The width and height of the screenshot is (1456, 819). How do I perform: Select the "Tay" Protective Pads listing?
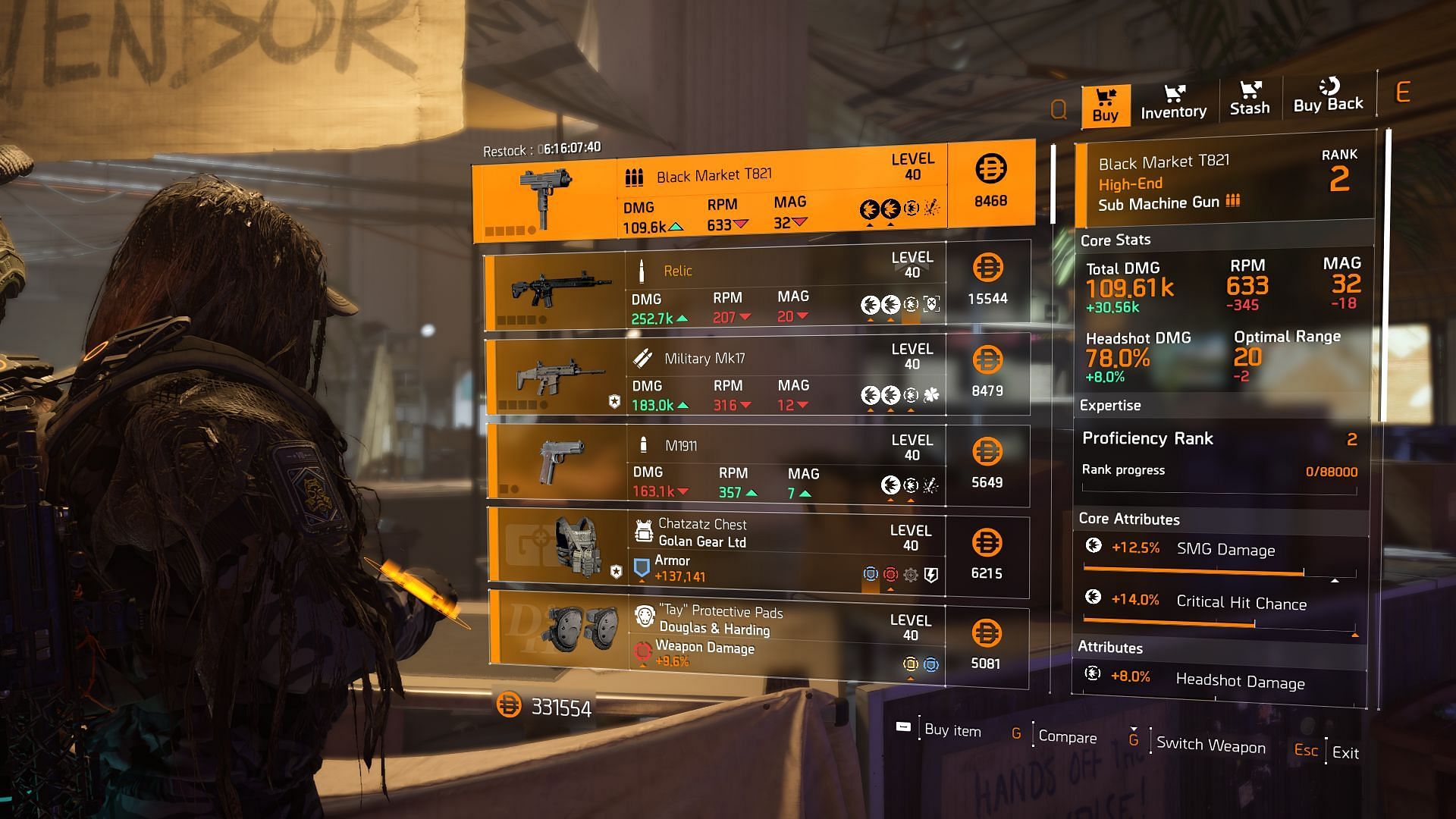point(757,639)
